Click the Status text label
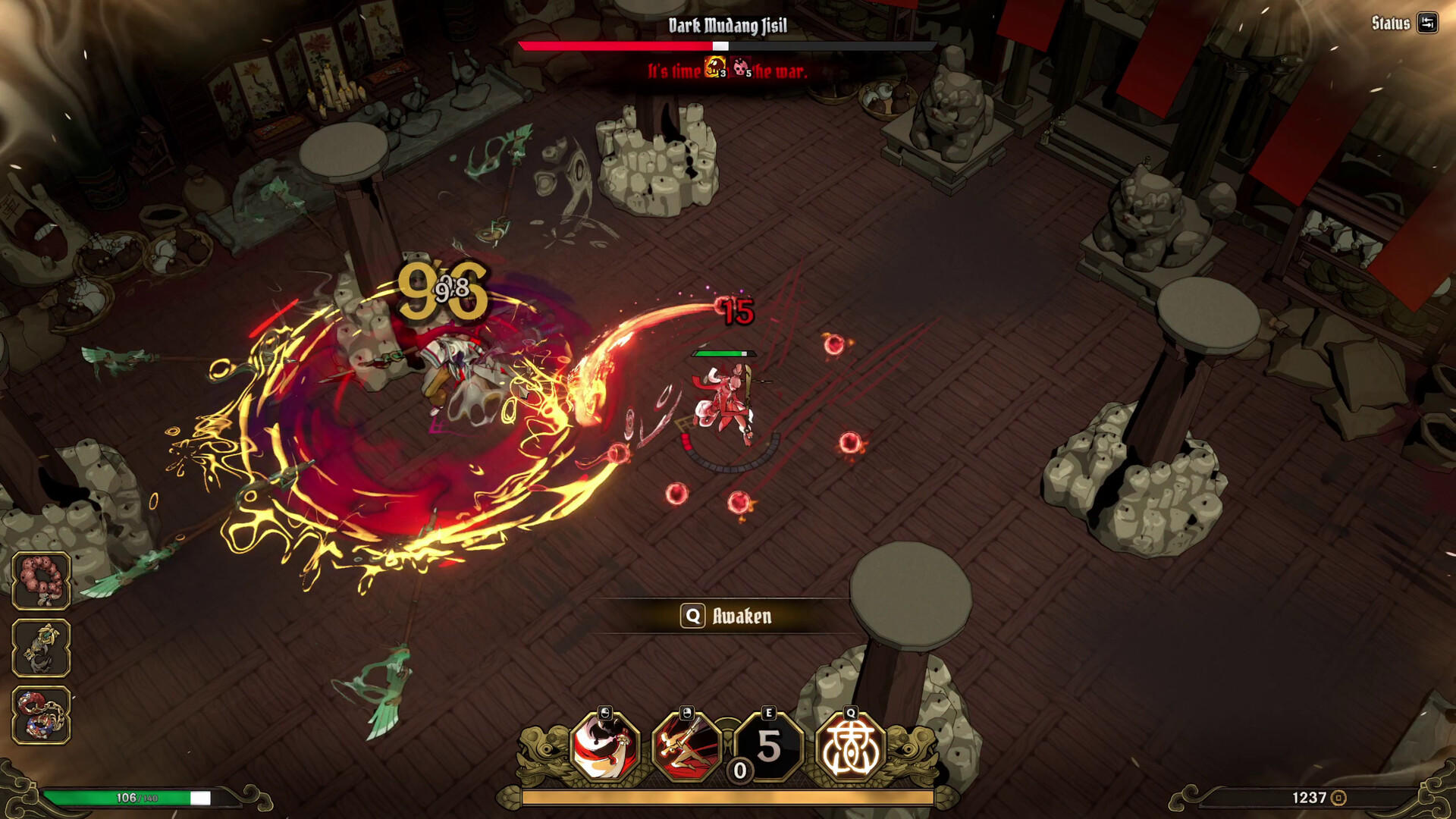This screenshot has width=1456, height=819. (x=1392, y=23)
